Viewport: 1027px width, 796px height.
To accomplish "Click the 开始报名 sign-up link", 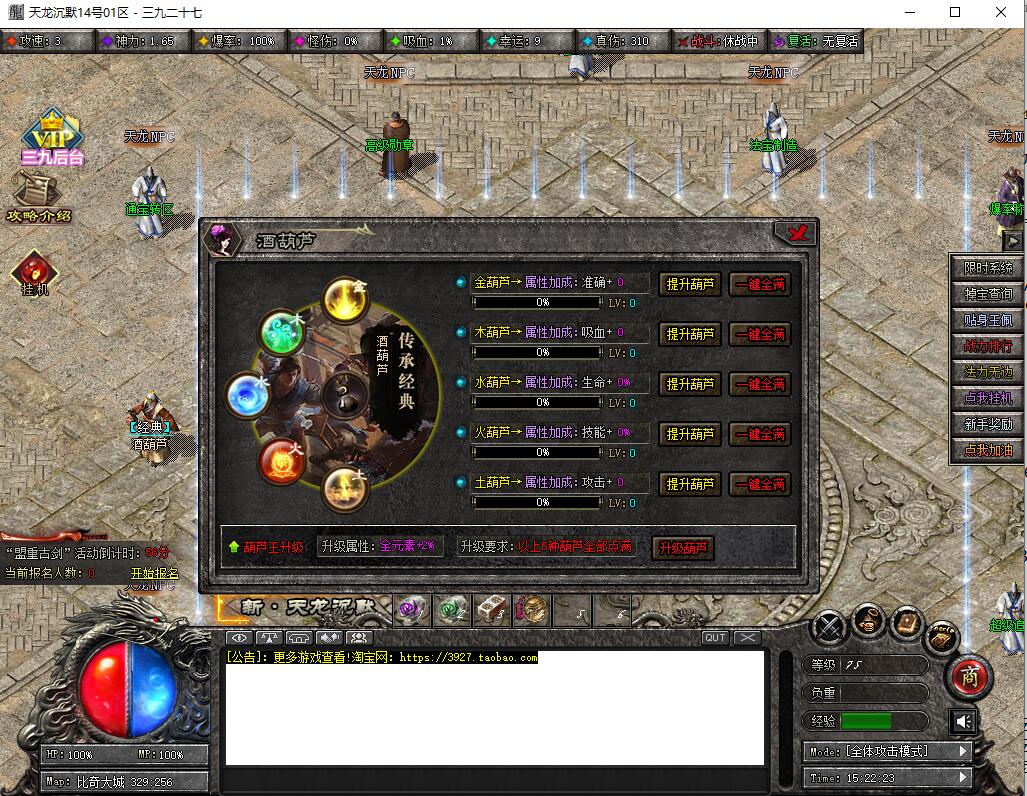I will click(x=154, y=573).
